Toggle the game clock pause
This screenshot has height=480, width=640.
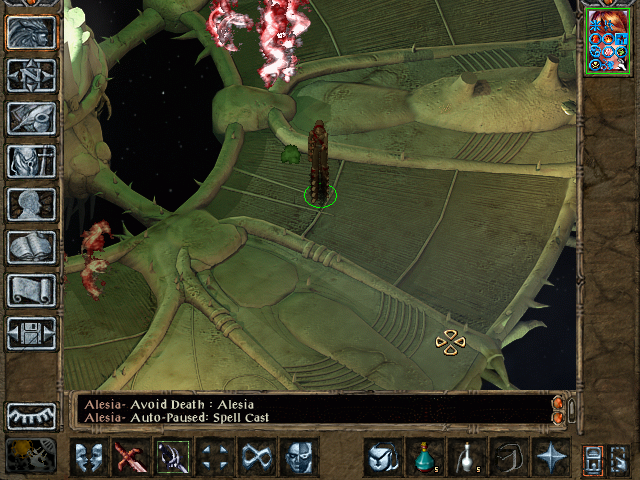pos(30,456)
